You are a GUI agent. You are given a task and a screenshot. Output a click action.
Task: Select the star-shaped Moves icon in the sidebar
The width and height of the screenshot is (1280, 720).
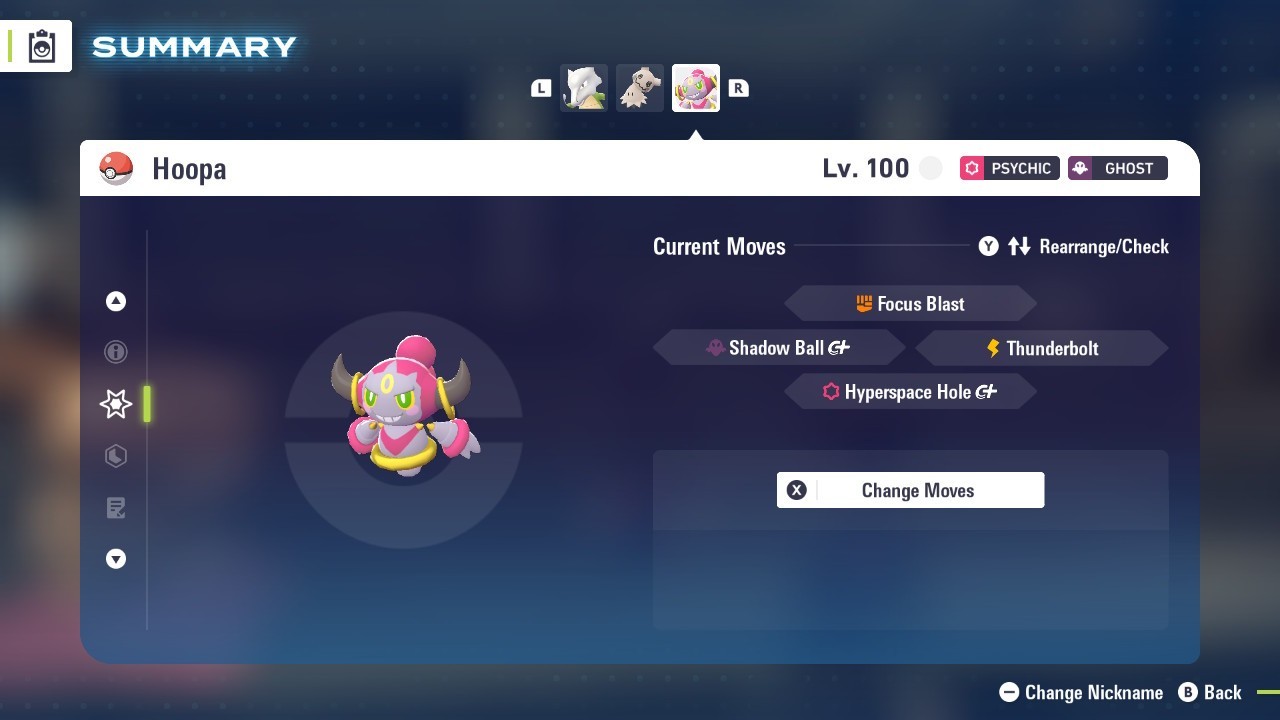click(x=115, y=404)
